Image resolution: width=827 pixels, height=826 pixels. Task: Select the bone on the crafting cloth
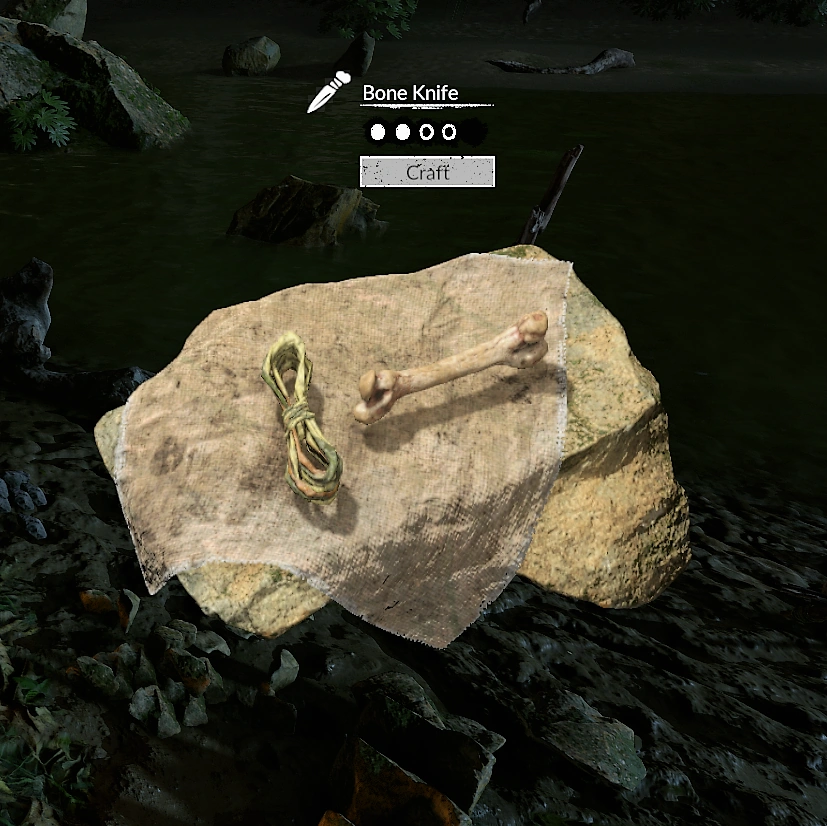[x=451, y=369]
